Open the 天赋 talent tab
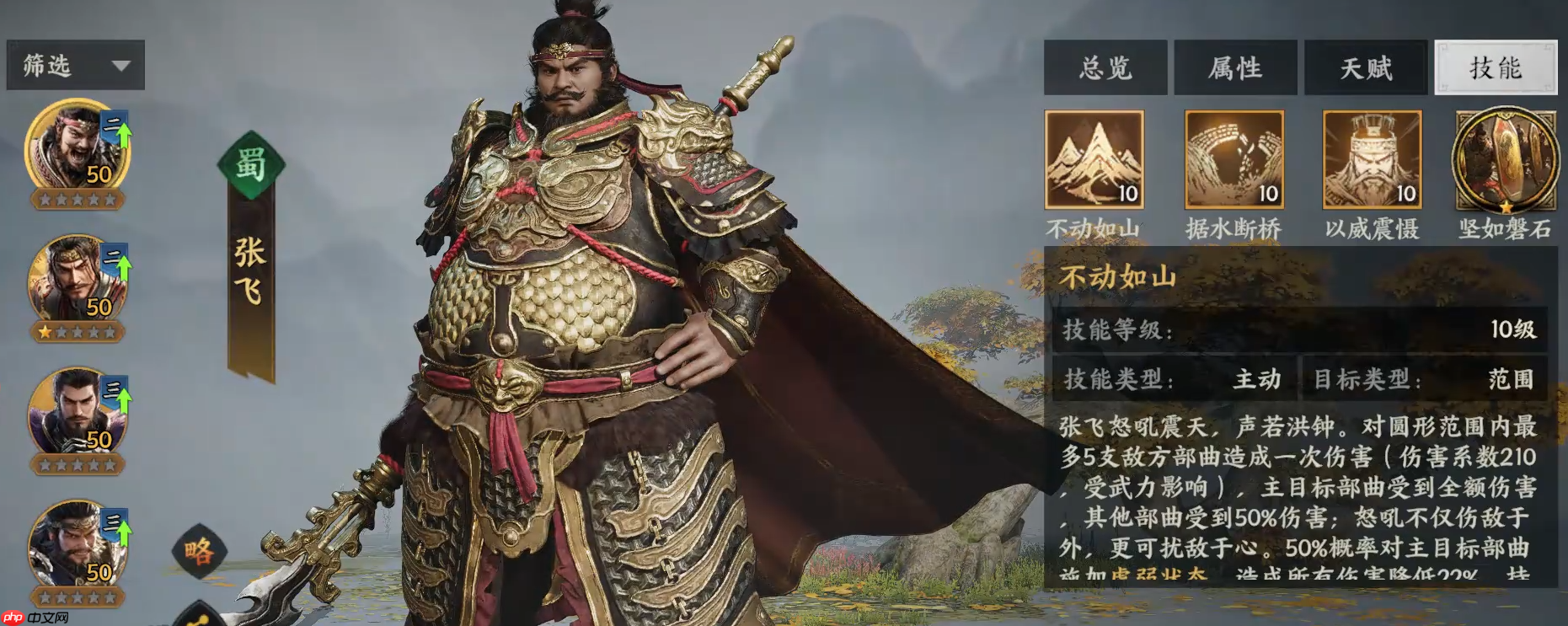 click(x=1365, y=68)
